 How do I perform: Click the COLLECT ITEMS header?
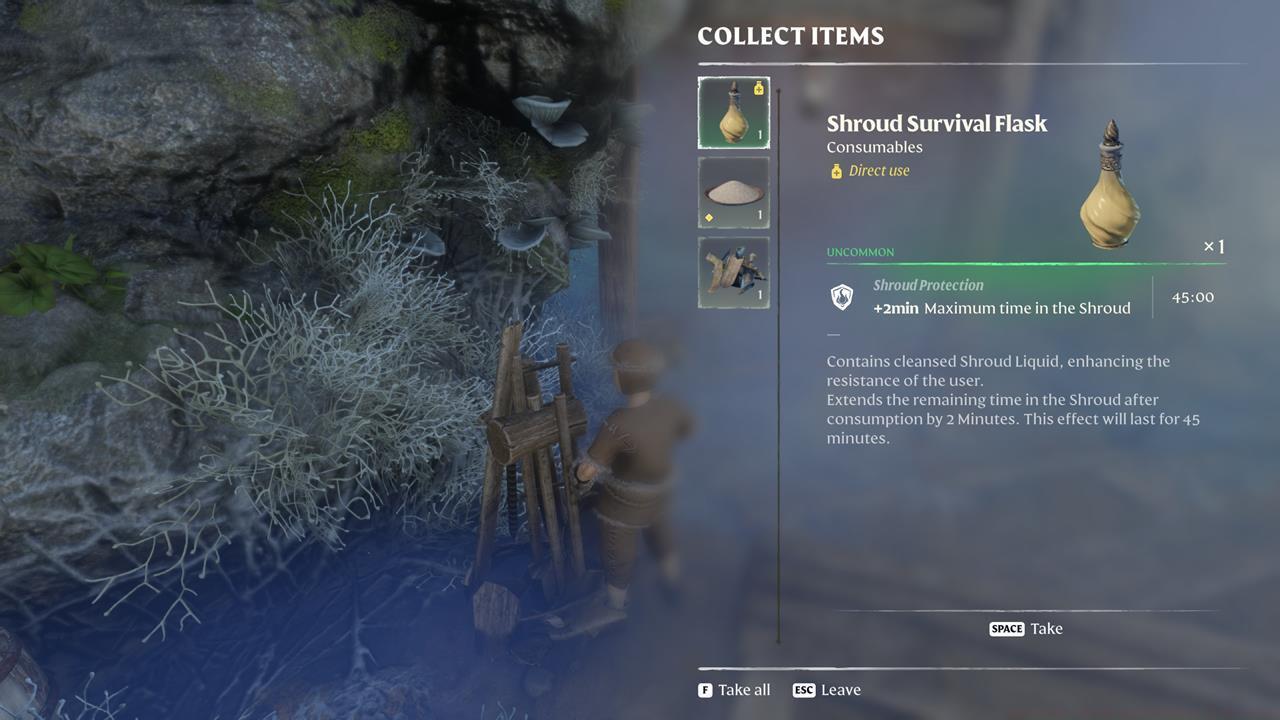(790, 36)
